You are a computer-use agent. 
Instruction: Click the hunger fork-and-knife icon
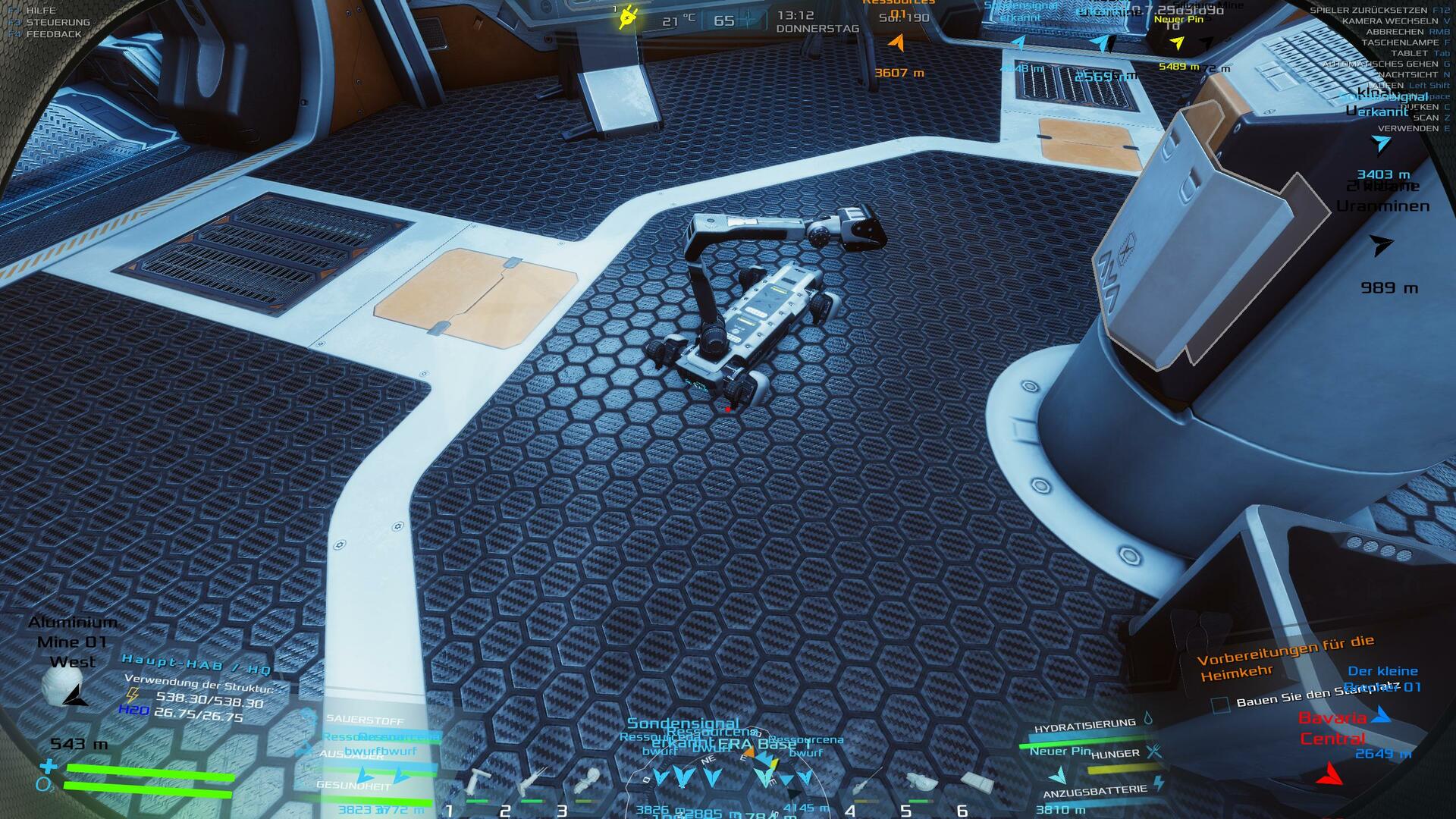pos(1153,752)
